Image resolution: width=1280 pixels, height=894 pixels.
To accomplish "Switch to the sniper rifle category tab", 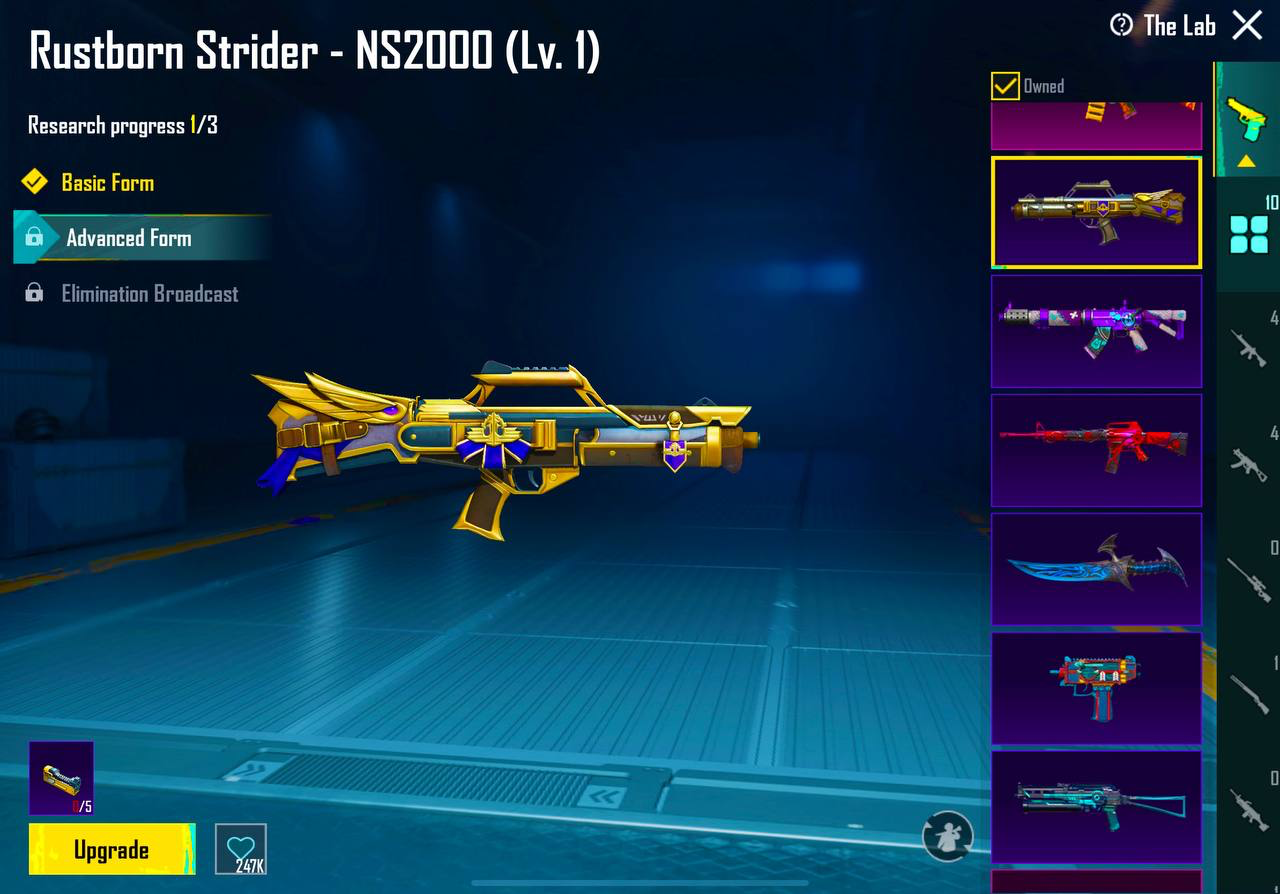I will click(1248, 580).
